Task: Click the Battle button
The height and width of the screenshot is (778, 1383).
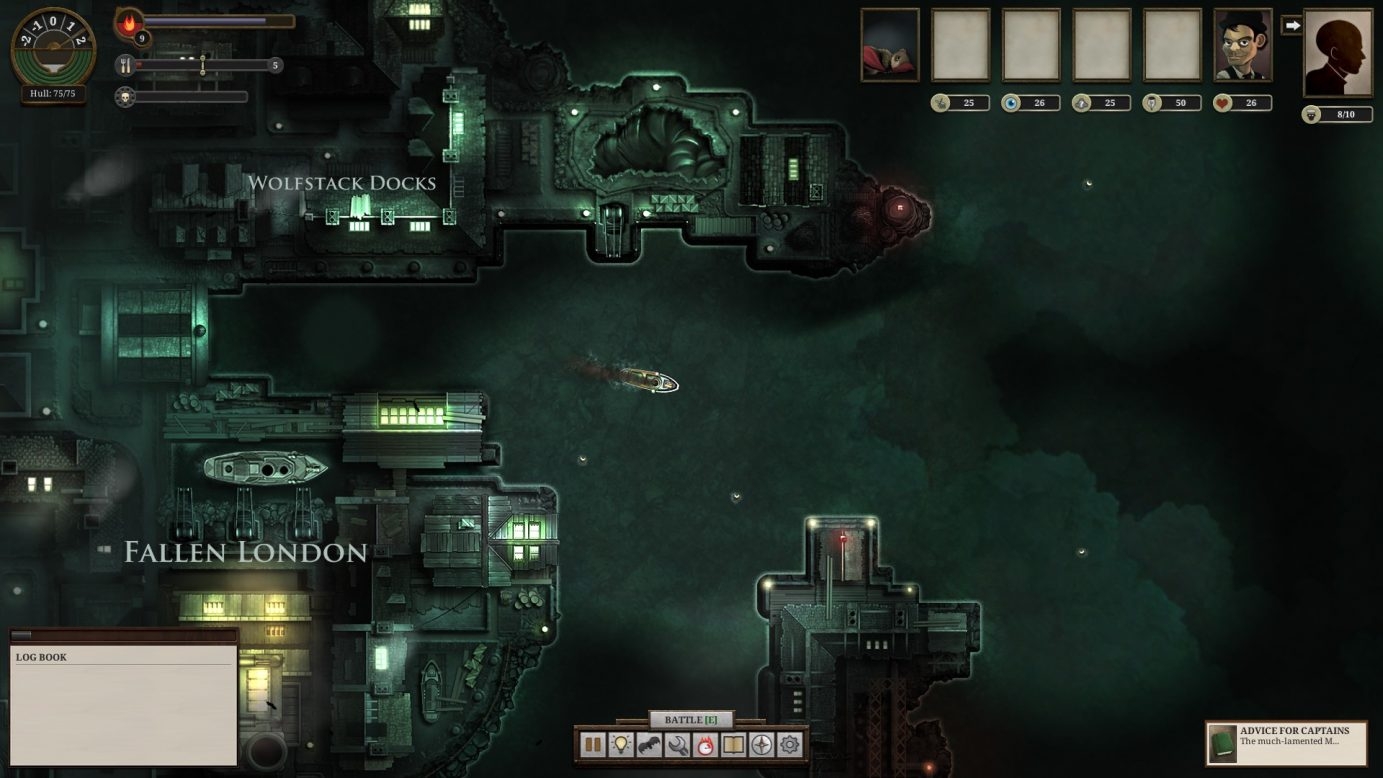Action: (x=691, y=720)
